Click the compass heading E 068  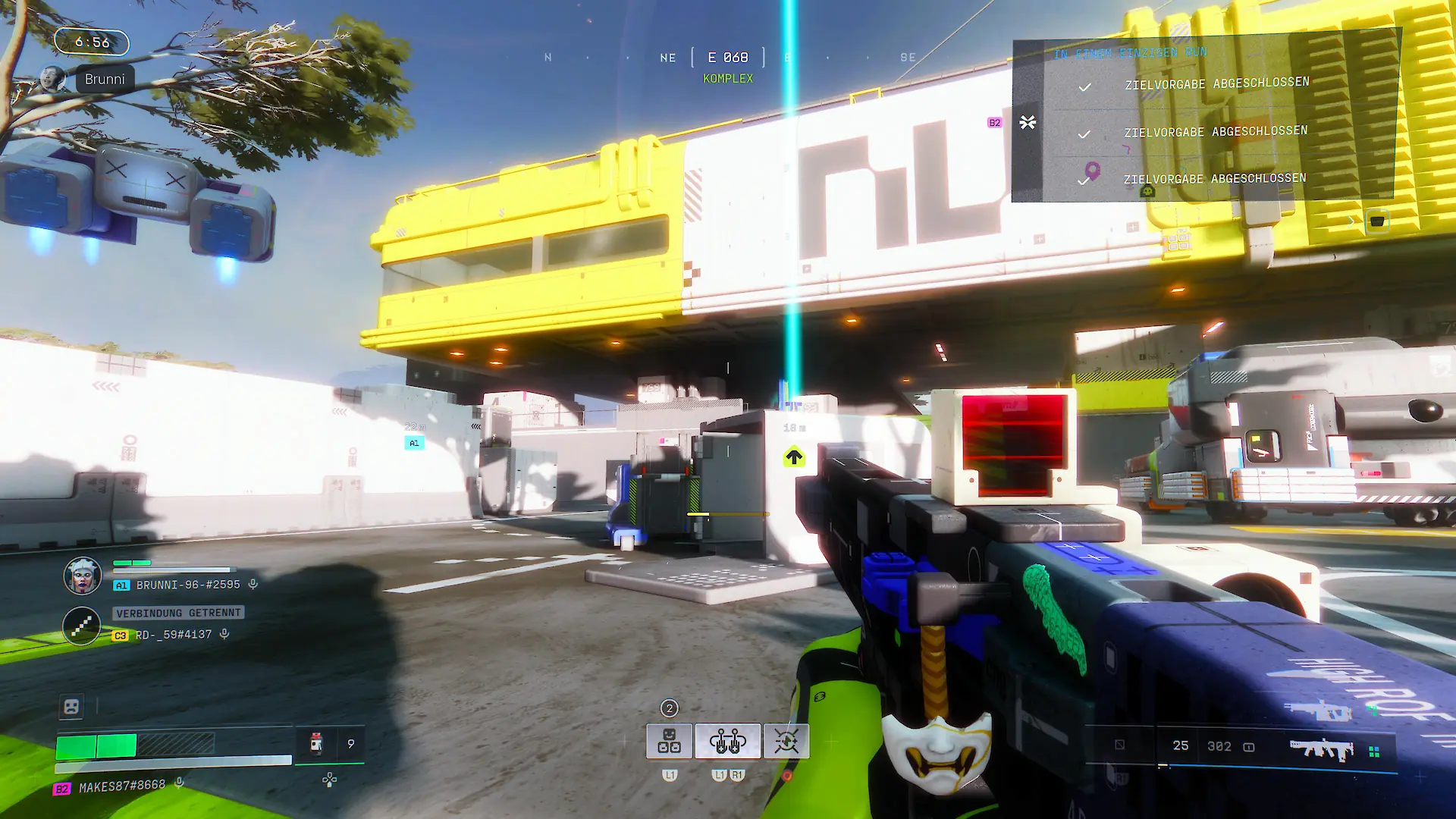[x=728, y=58]
